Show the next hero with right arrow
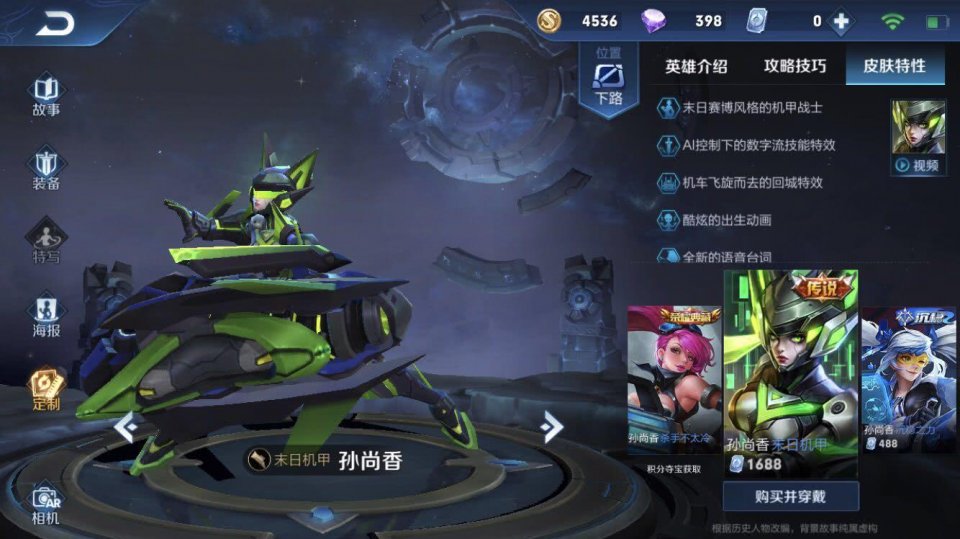960x539 pixels. tap(551, 427)
